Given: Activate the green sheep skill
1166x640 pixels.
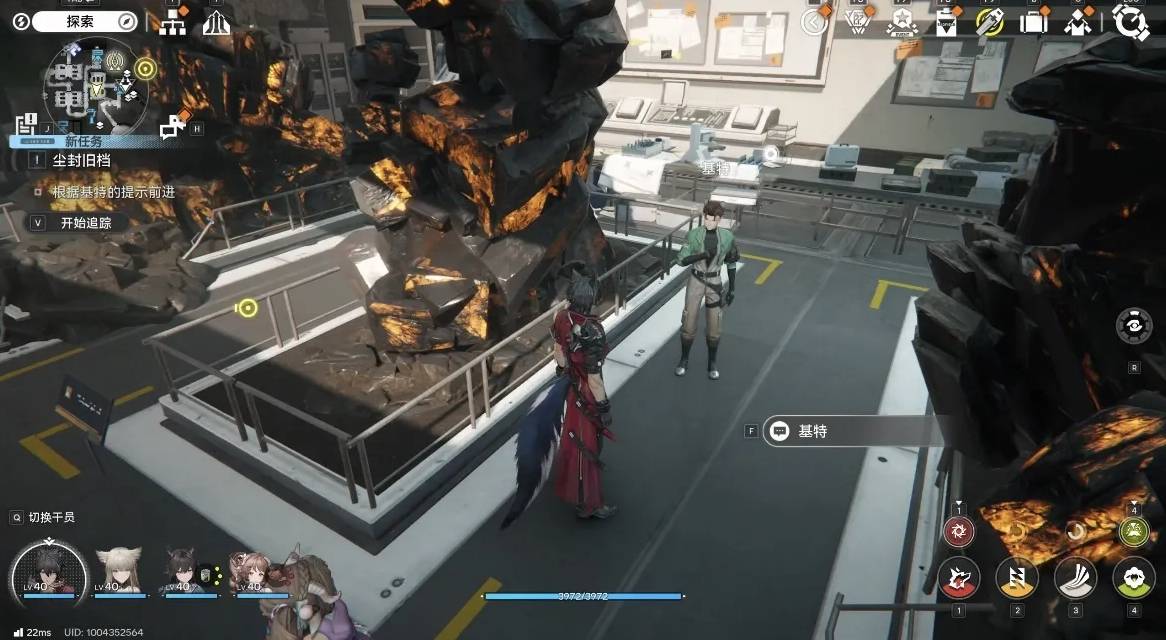Looking at the screenshot, I should 1133,577.
